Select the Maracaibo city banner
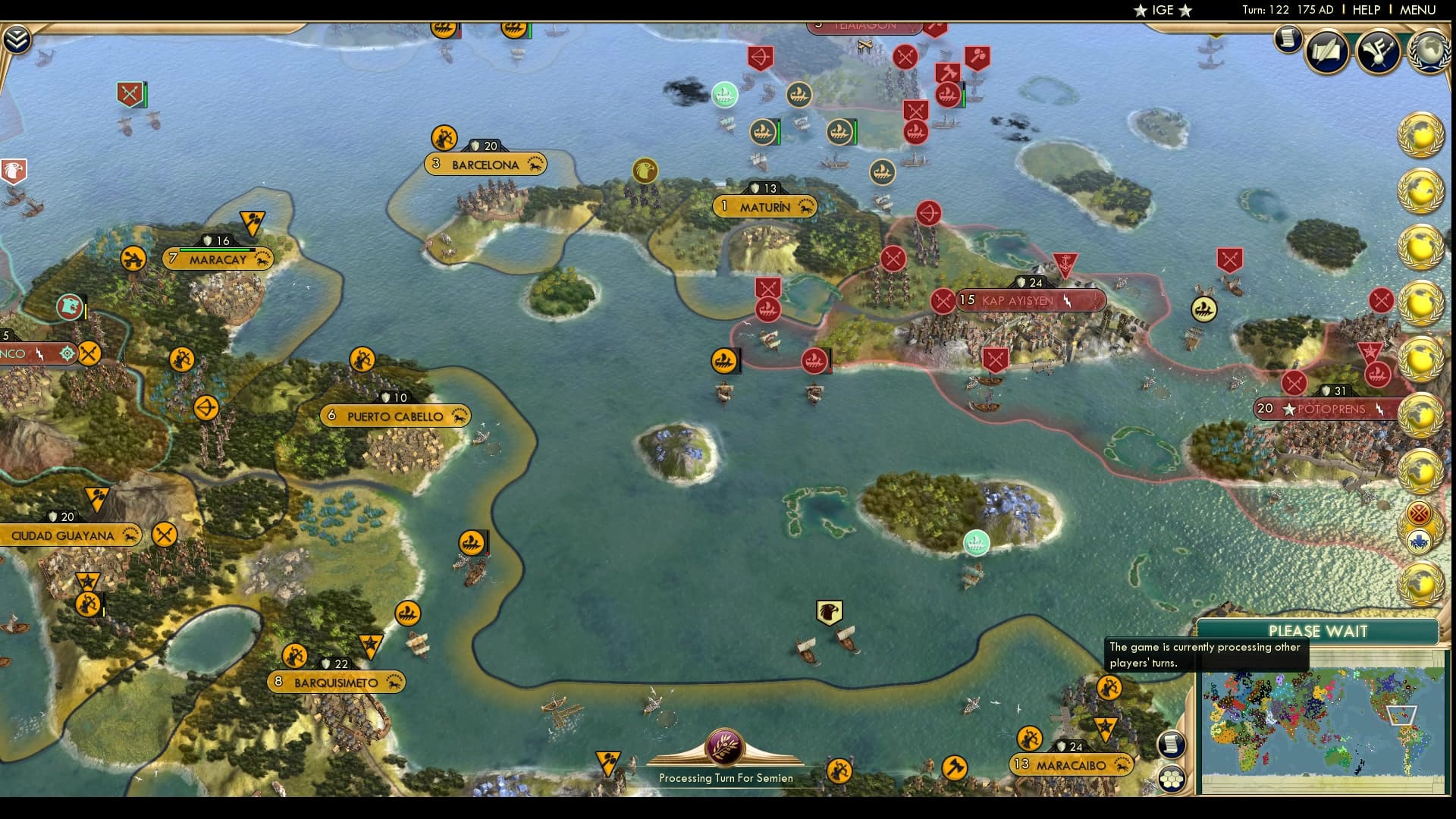 point(1068,765)
